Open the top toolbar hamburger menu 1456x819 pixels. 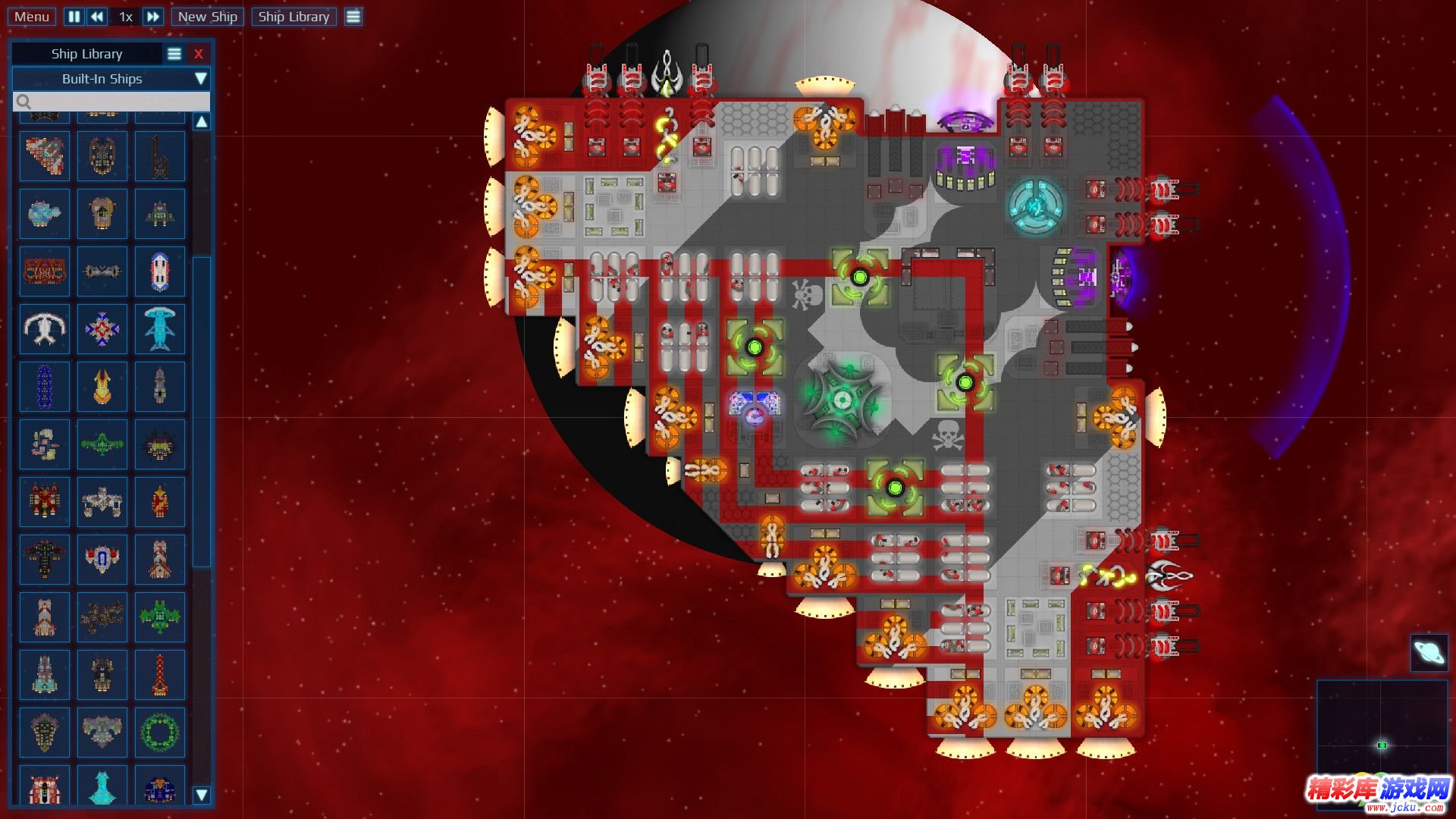[x=353, y=17]
